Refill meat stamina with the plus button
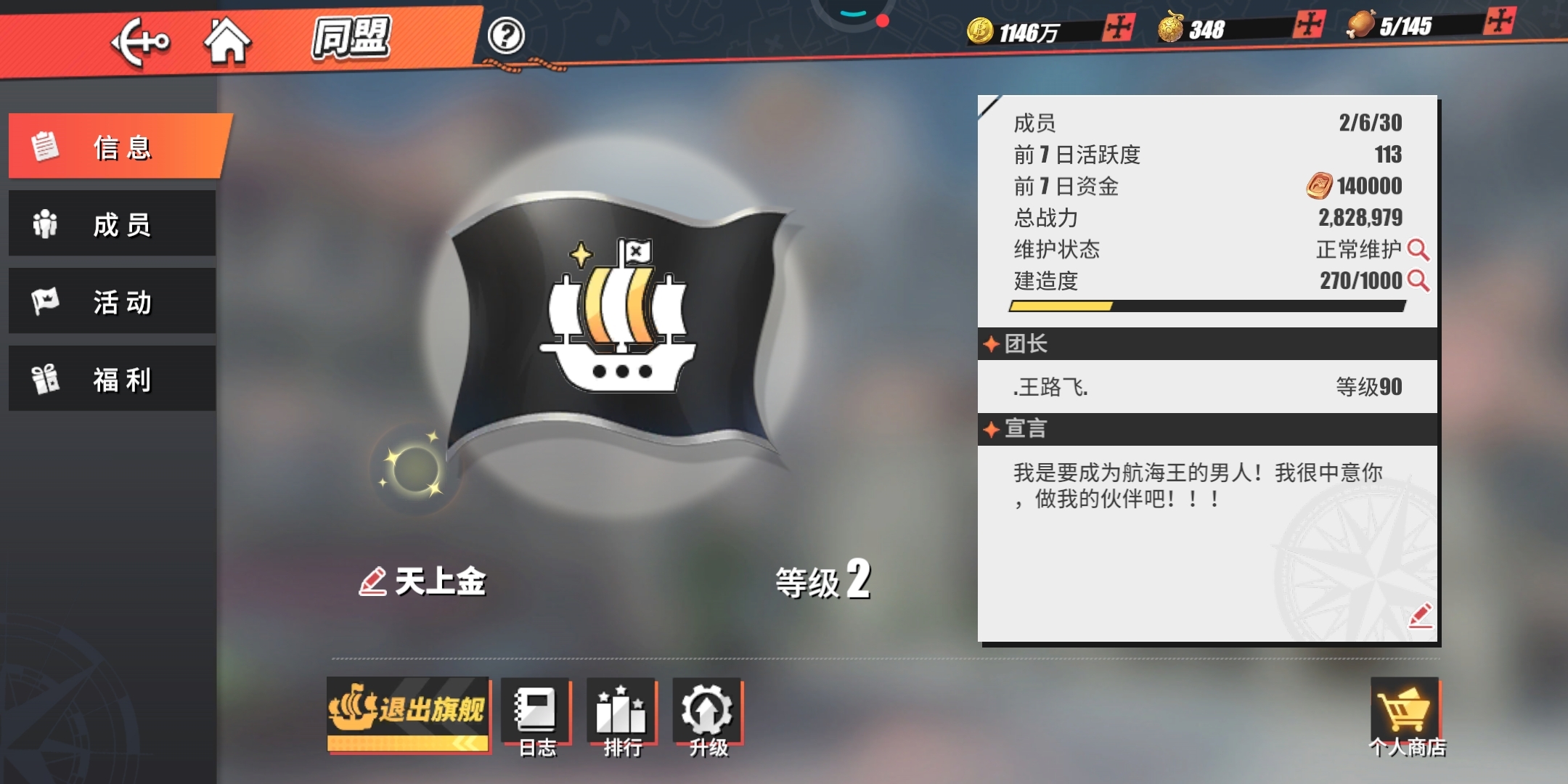The width and height of the screenshot is (1568, 784). tap(1500, 21)
